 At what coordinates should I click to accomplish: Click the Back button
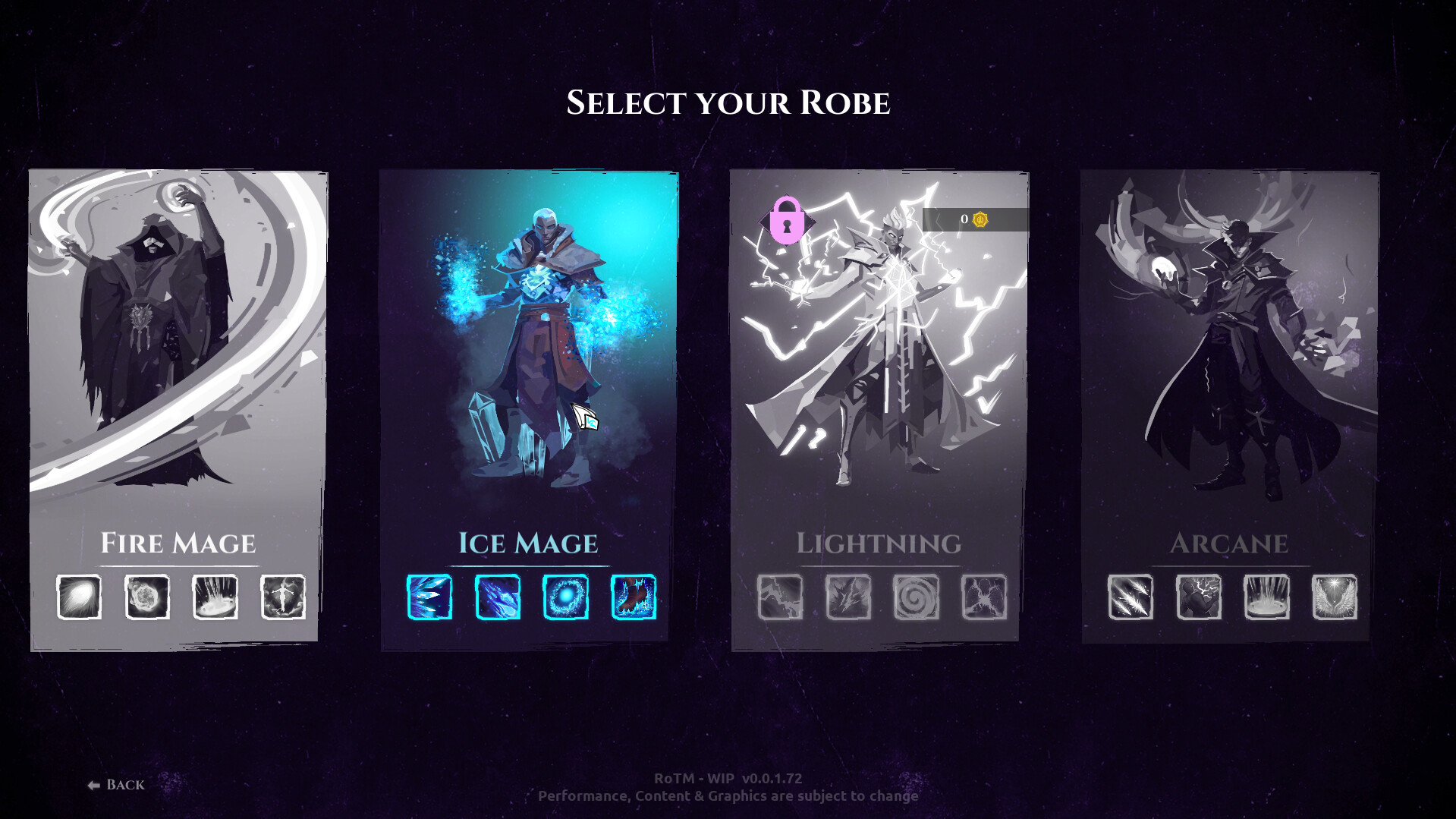[x=115, y=784]
